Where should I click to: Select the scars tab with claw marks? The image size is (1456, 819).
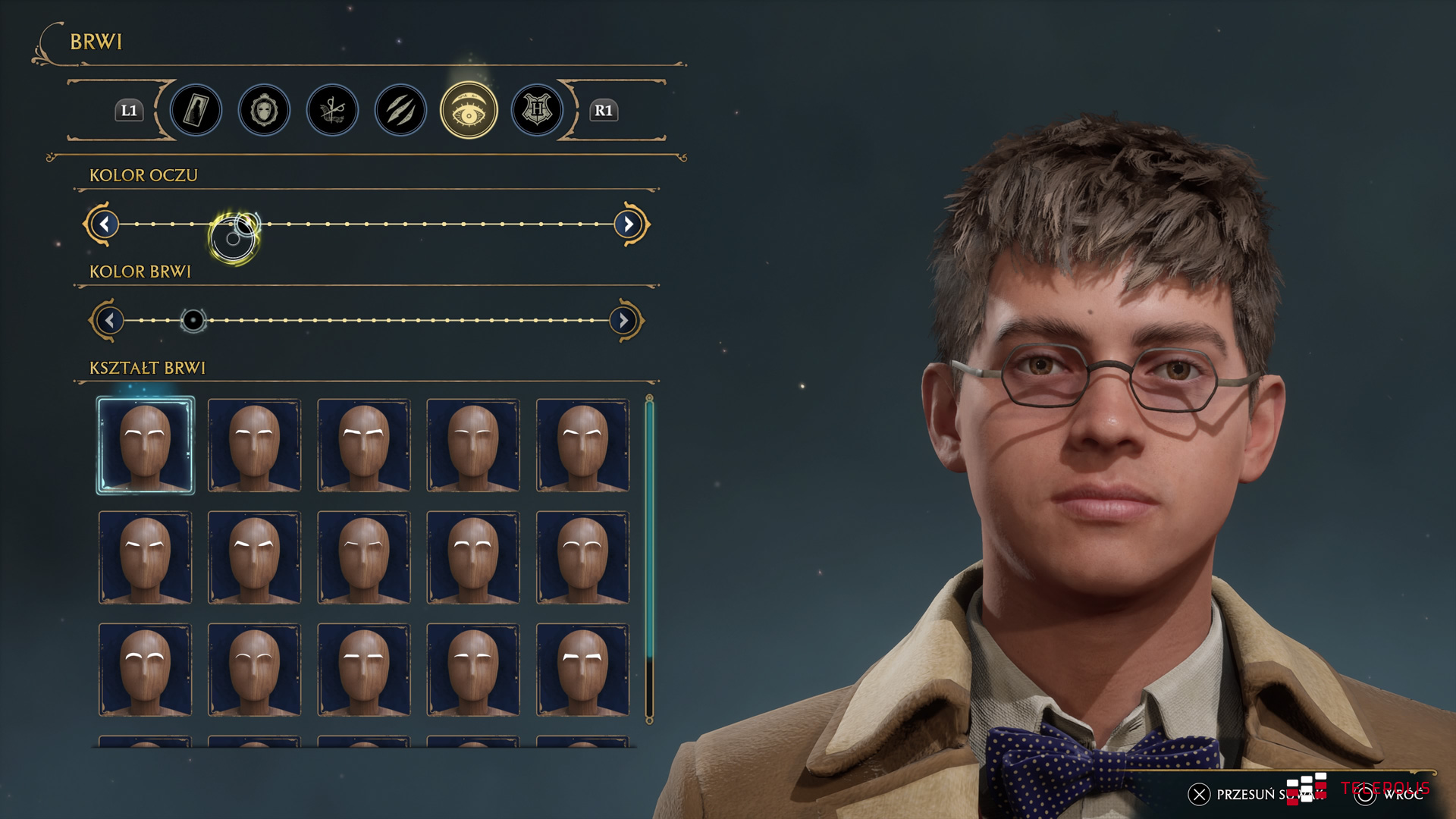400,111
